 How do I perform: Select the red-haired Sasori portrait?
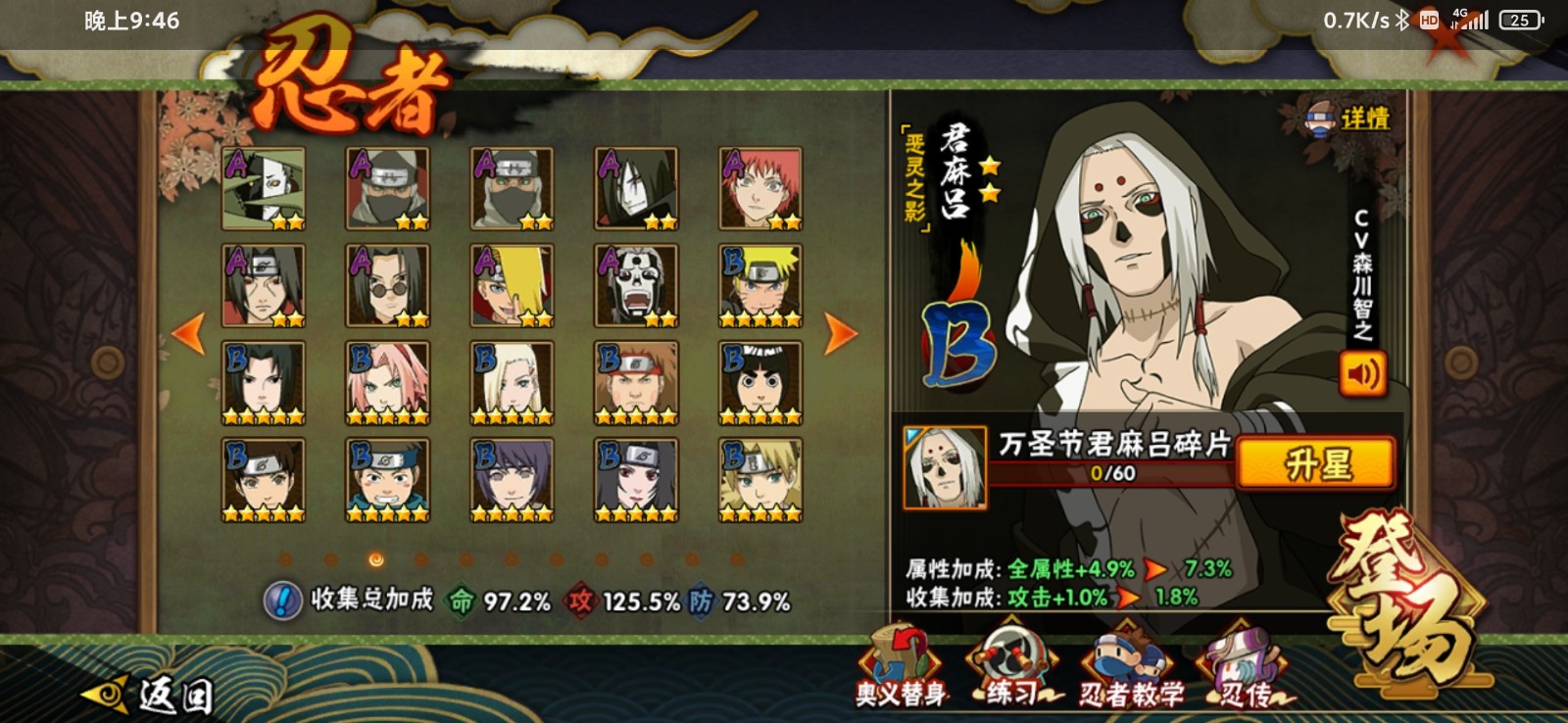(x=760, y=189)
